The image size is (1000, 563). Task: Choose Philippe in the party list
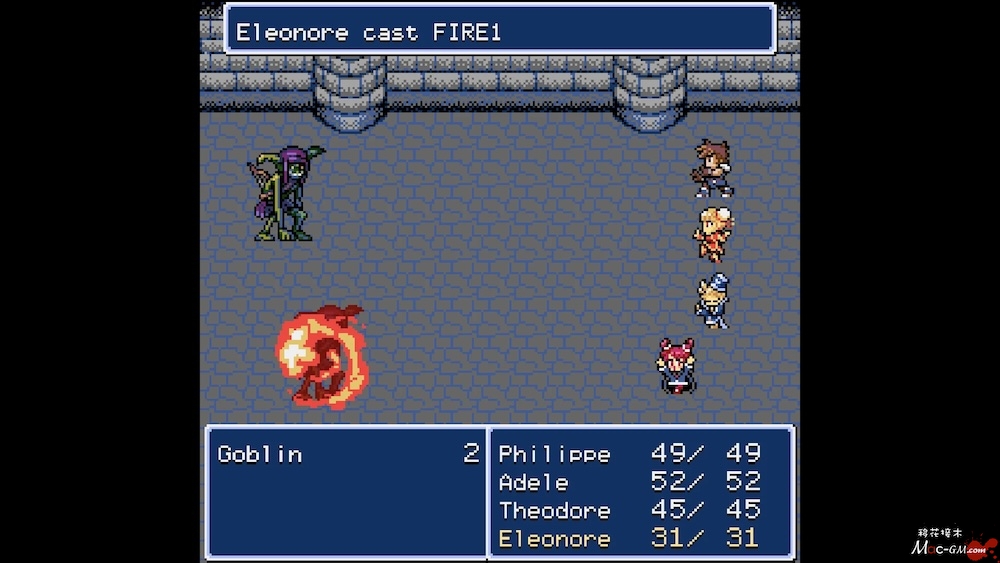554,454
